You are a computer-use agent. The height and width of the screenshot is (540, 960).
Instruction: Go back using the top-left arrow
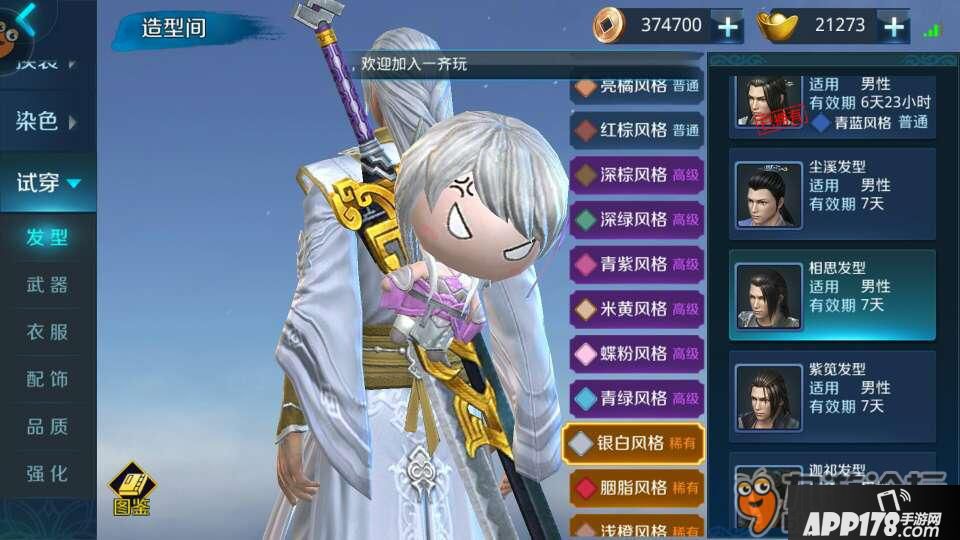[x=25, y=18]
